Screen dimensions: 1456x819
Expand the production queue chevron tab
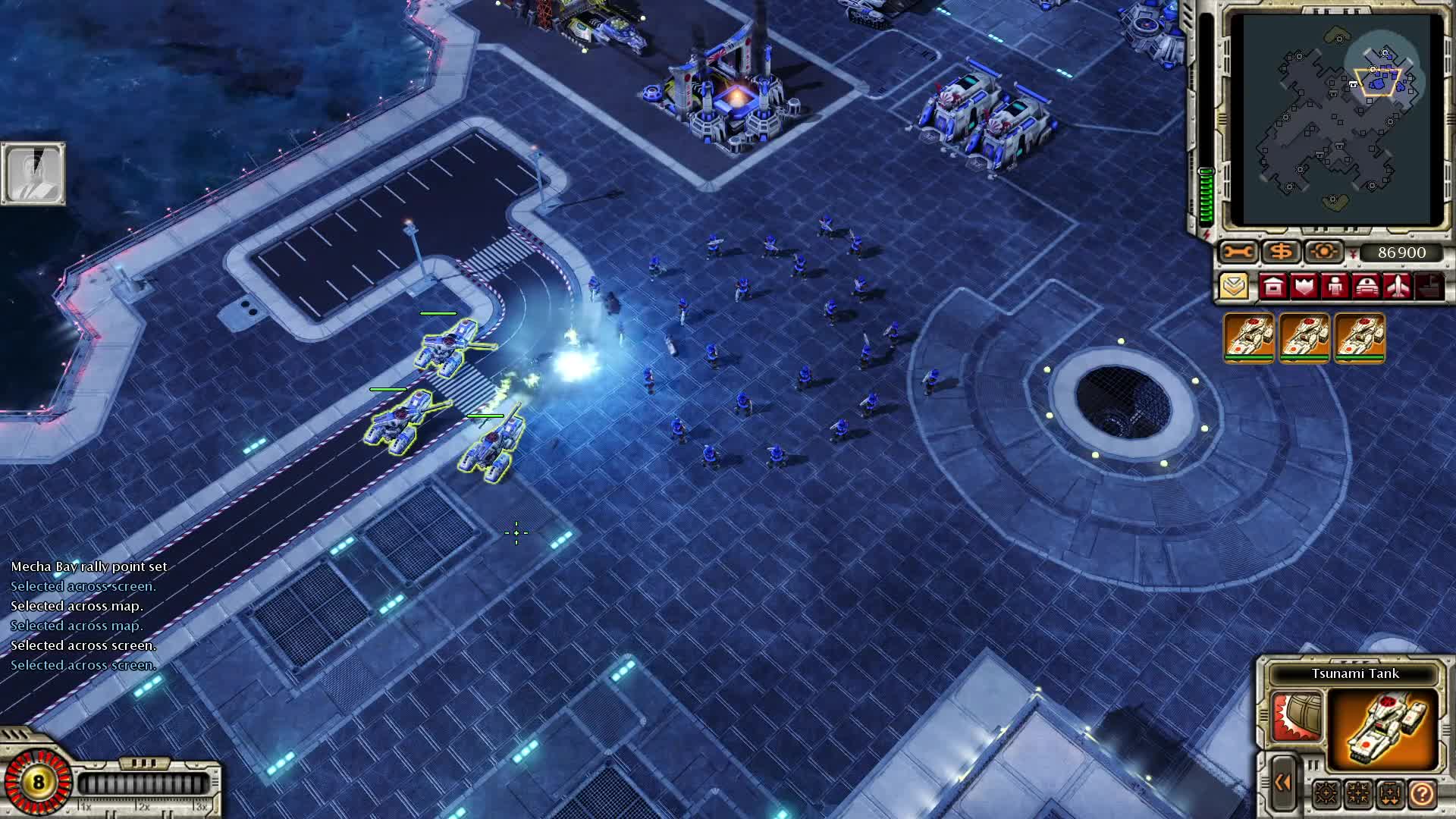tap(1235, 286)
